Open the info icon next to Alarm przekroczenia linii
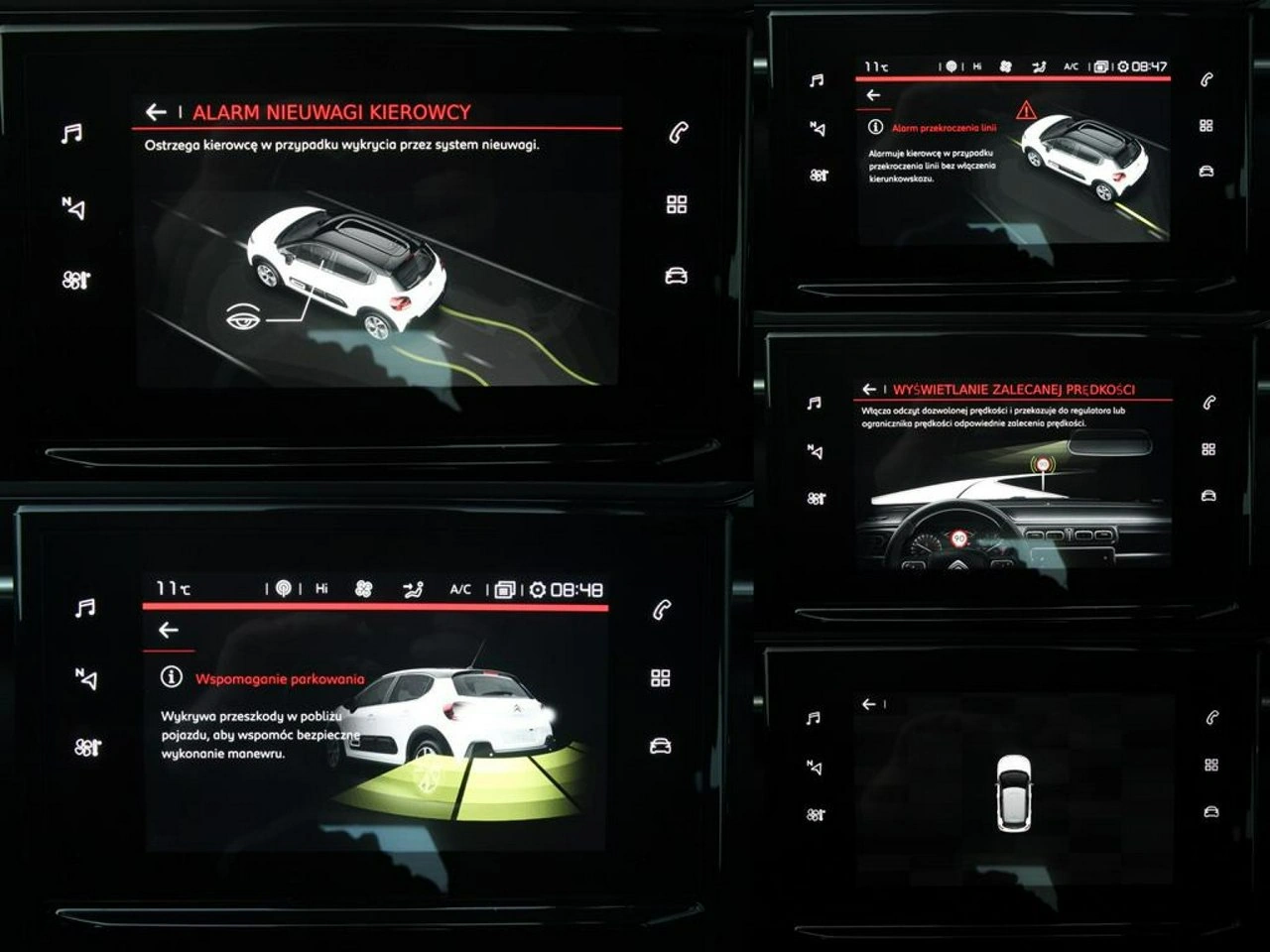1270x952 pixels. click(x=875, y=127)
